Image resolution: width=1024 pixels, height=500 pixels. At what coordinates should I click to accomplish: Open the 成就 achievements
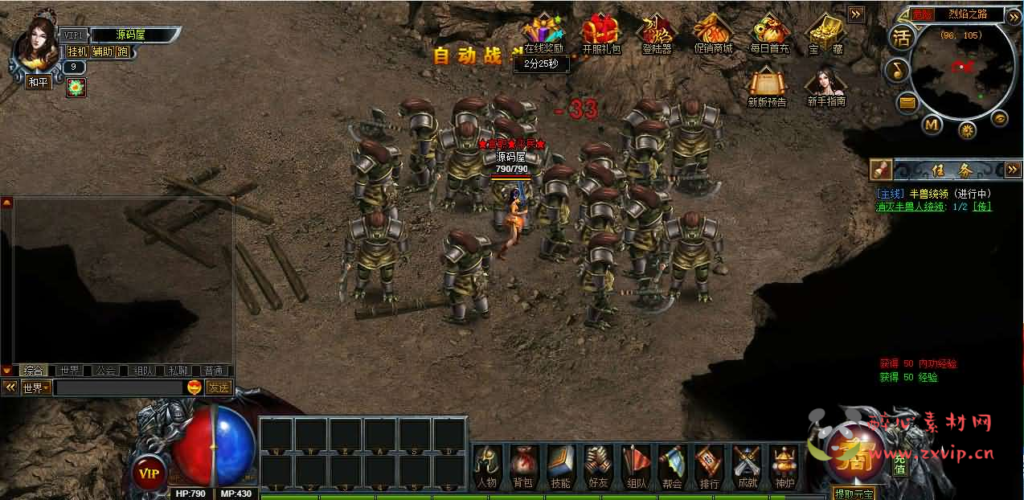point(747,463)
